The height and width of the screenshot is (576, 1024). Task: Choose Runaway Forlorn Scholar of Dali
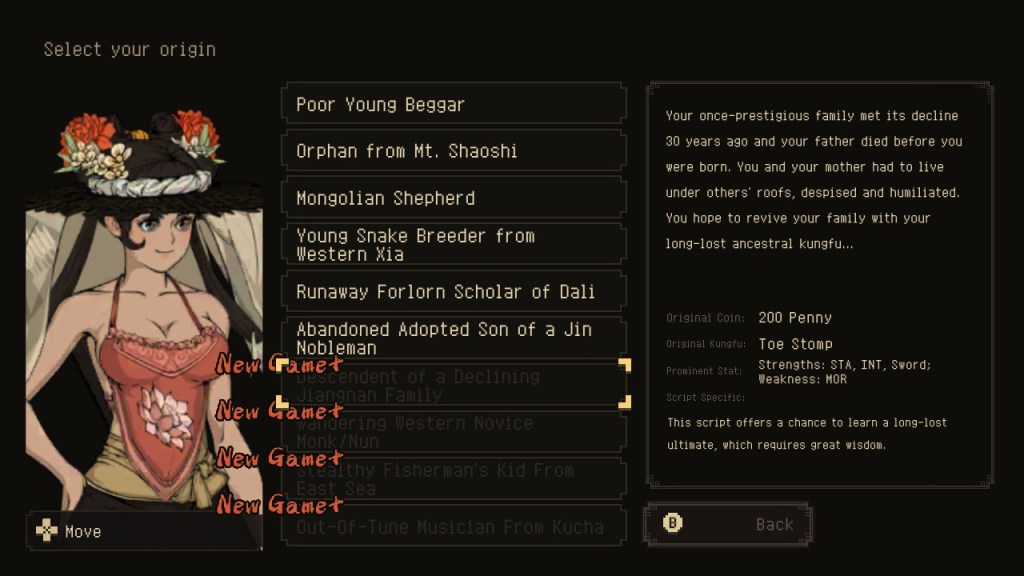click(453, 292)
